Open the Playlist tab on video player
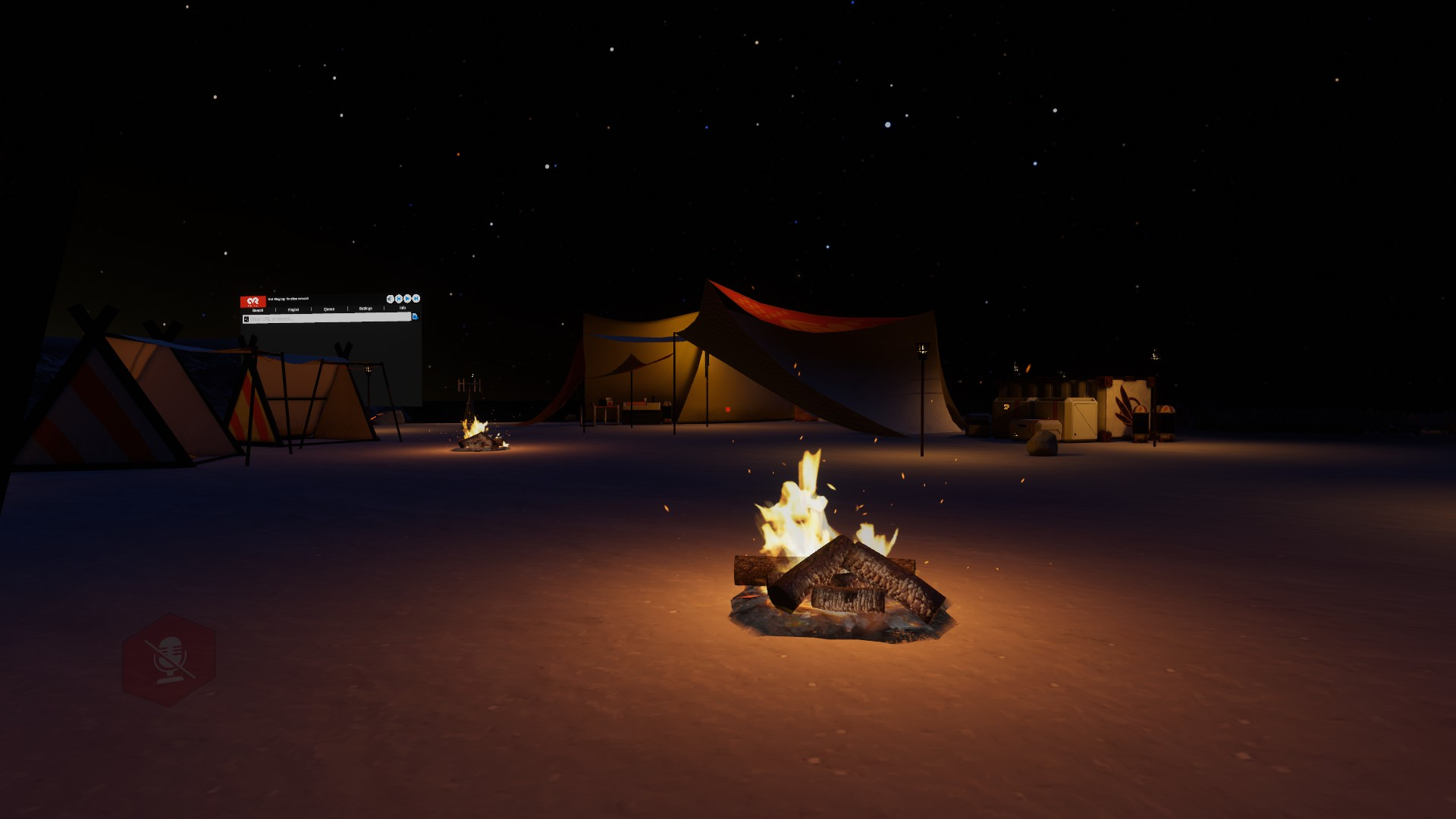The image size is (1456, 819). 293,309
